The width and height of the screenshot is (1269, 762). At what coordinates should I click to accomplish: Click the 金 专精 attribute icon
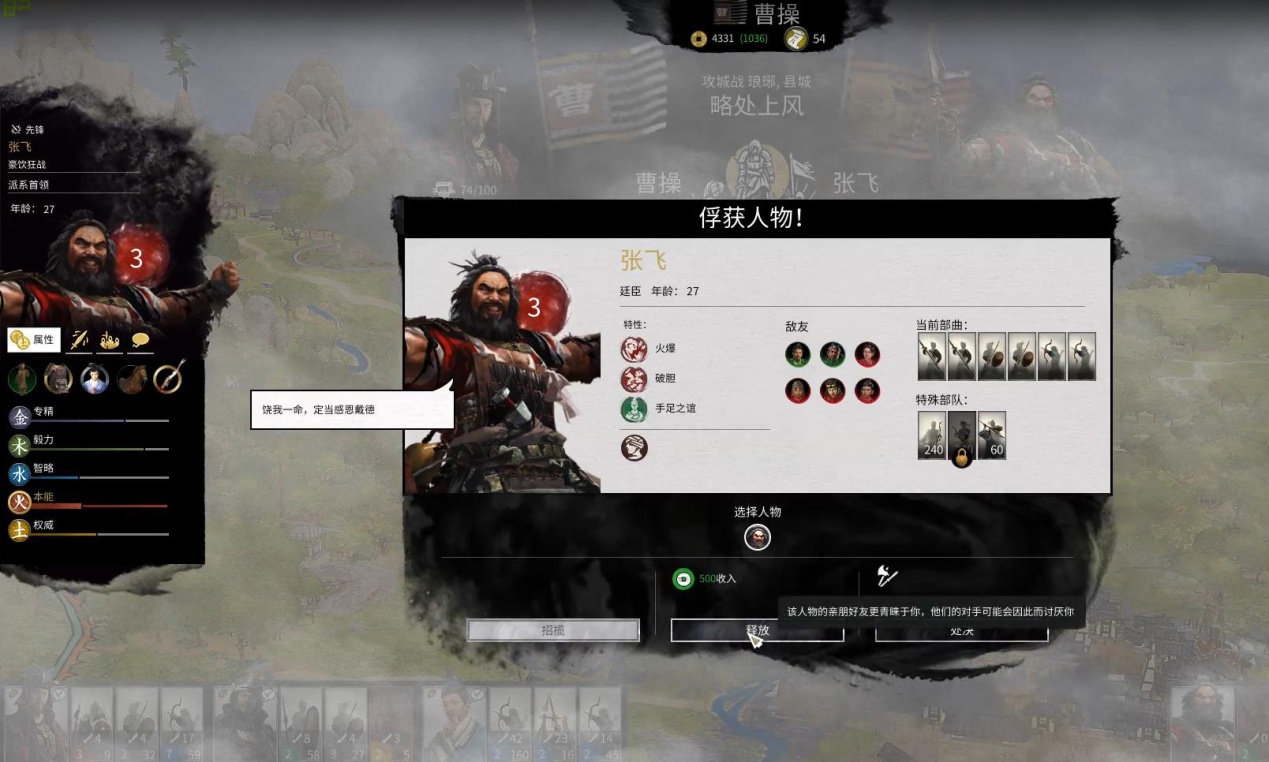click(19, 417)
